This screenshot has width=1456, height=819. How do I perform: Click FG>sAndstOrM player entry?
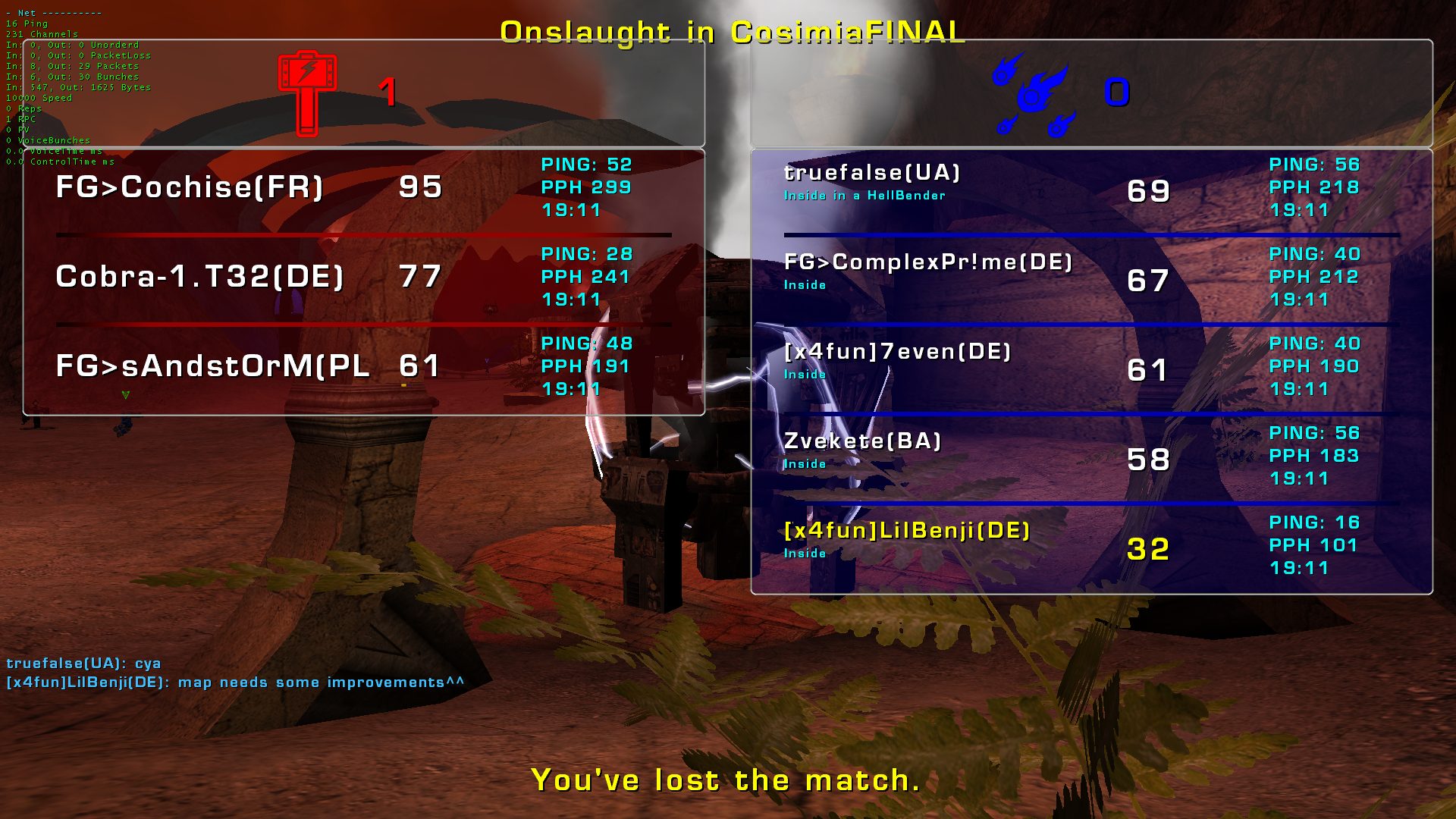coord(212,366)
